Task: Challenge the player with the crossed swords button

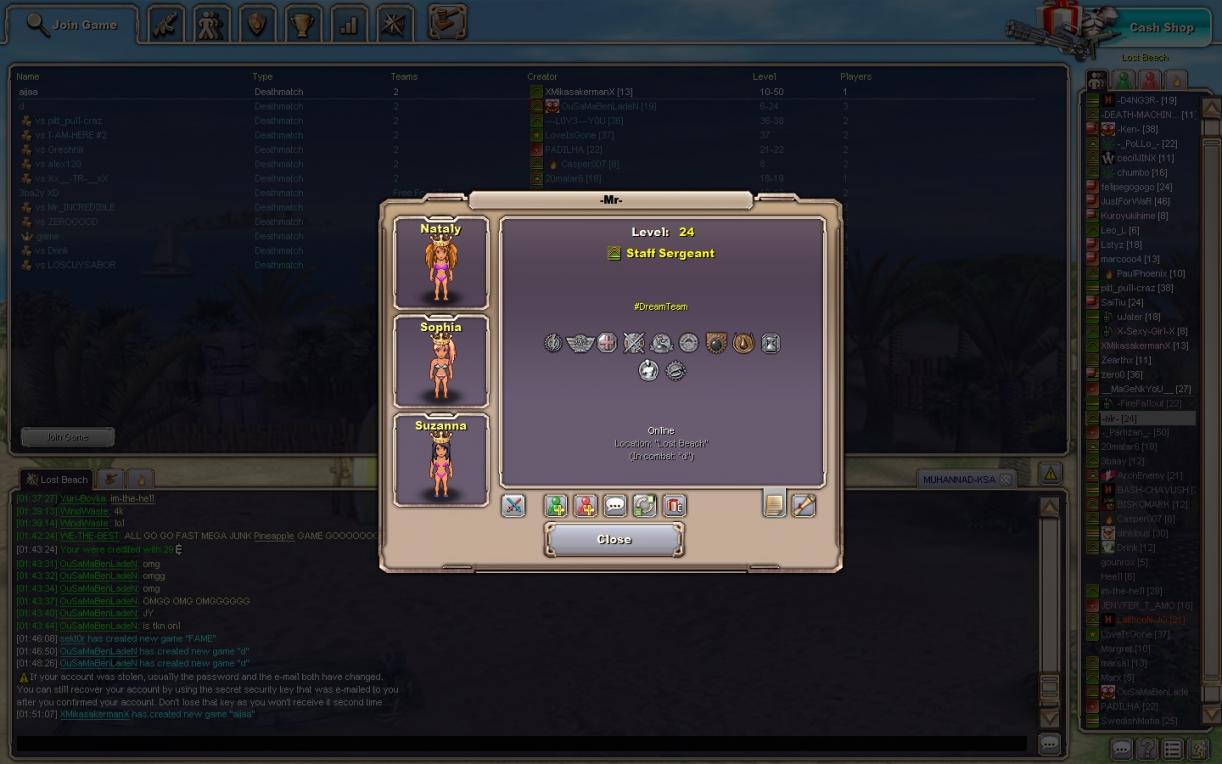Action: coord(513,506)
